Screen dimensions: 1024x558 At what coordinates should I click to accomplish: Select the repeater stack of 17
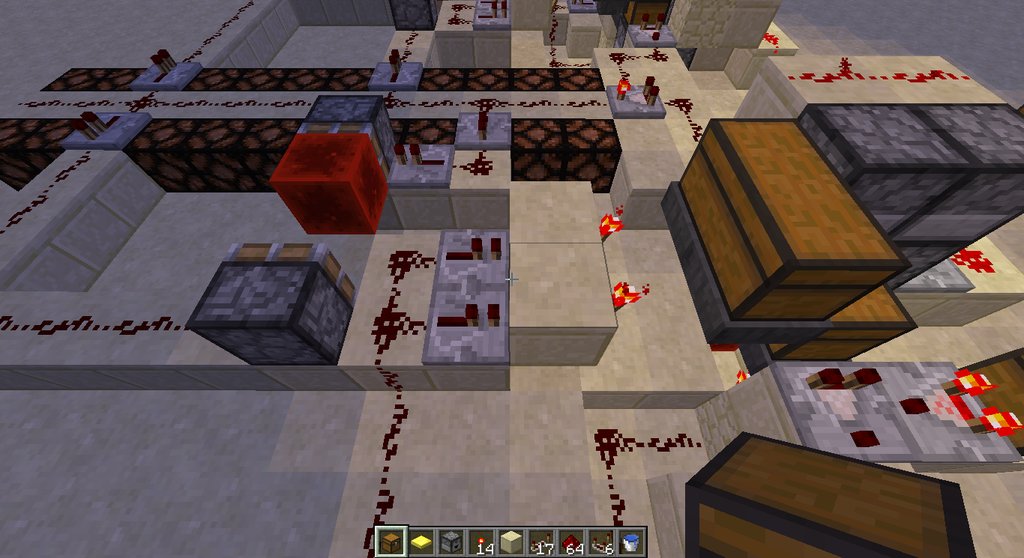541,541
